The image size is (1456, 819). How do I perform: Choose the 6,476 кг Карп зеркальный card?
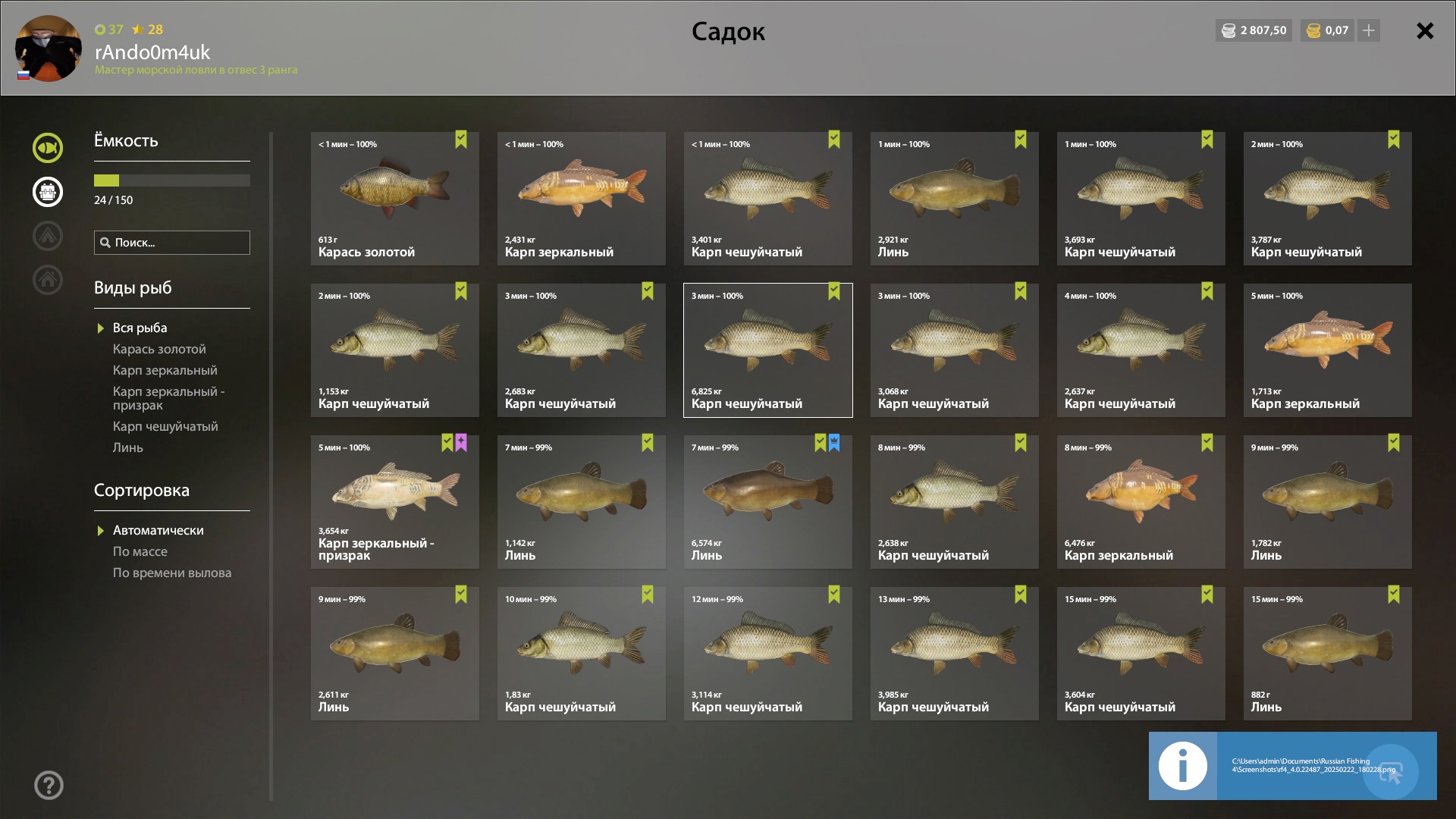pos(1141,502)
